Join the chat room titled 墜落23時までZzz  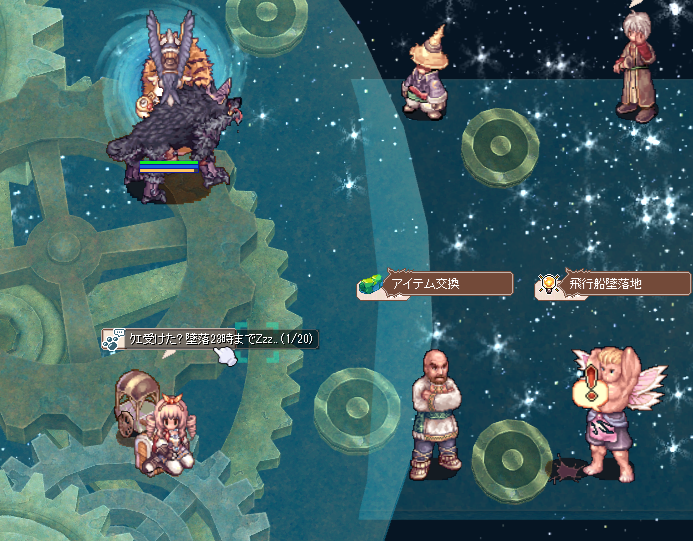click(210, 339)
